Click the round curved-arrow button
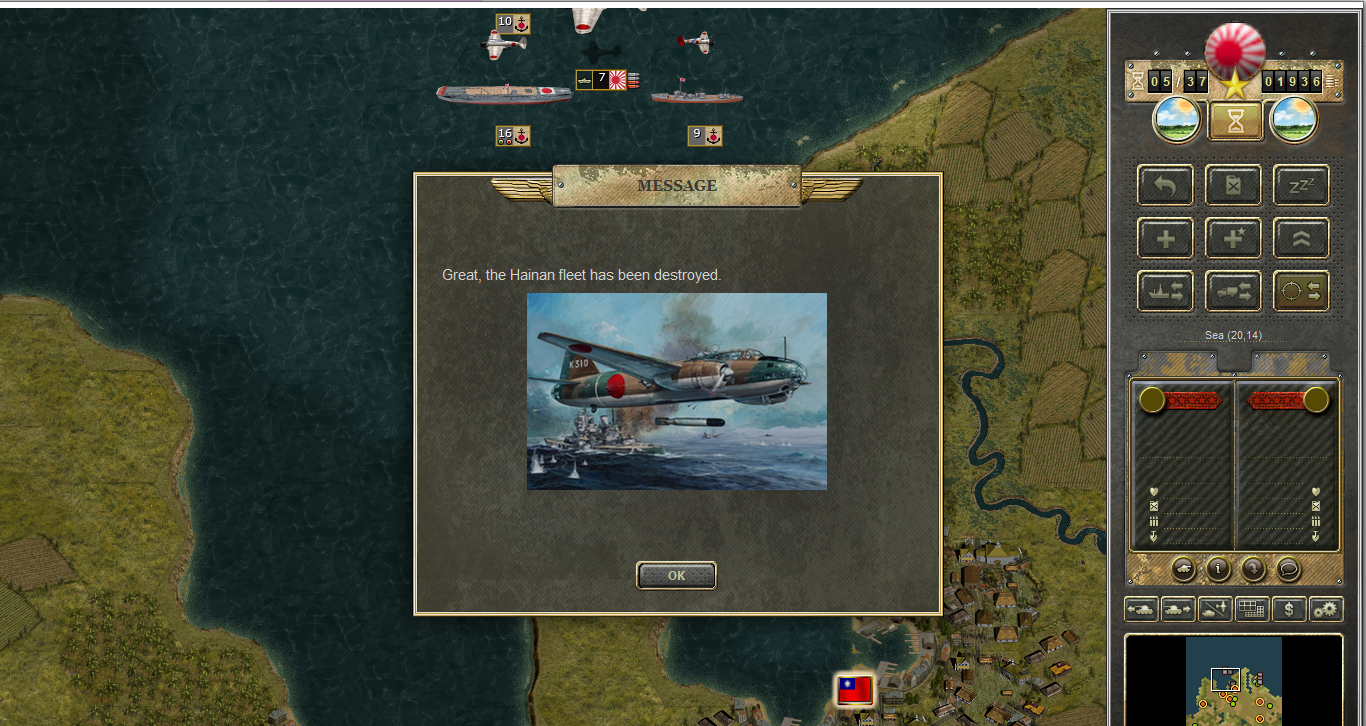Viewport: 1366px width, 726px height. (x=1253, y=569)
